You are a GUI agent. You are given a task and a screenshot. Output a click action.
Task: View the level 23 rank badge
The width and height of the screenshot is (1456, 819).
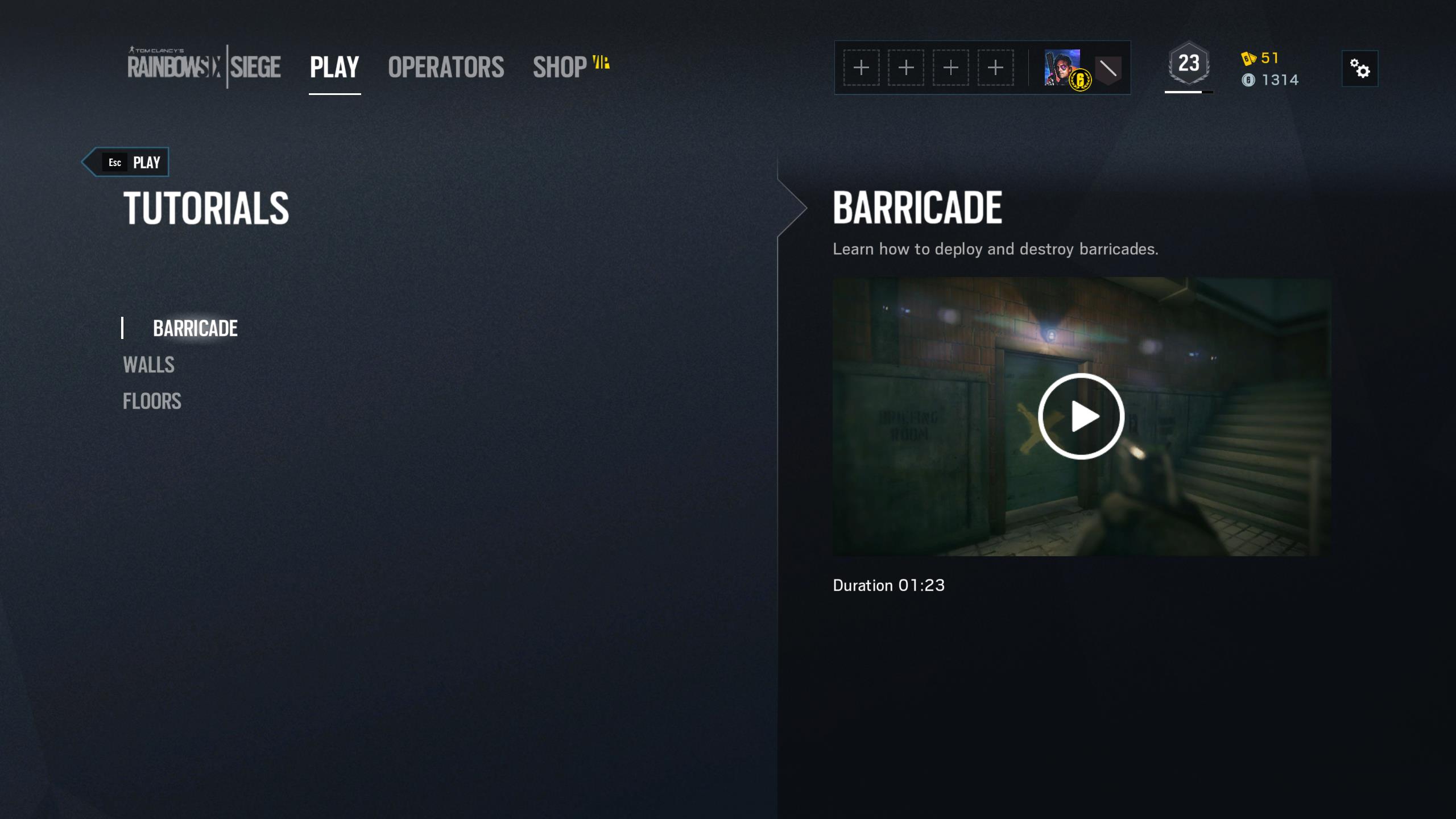point(1190,63)
